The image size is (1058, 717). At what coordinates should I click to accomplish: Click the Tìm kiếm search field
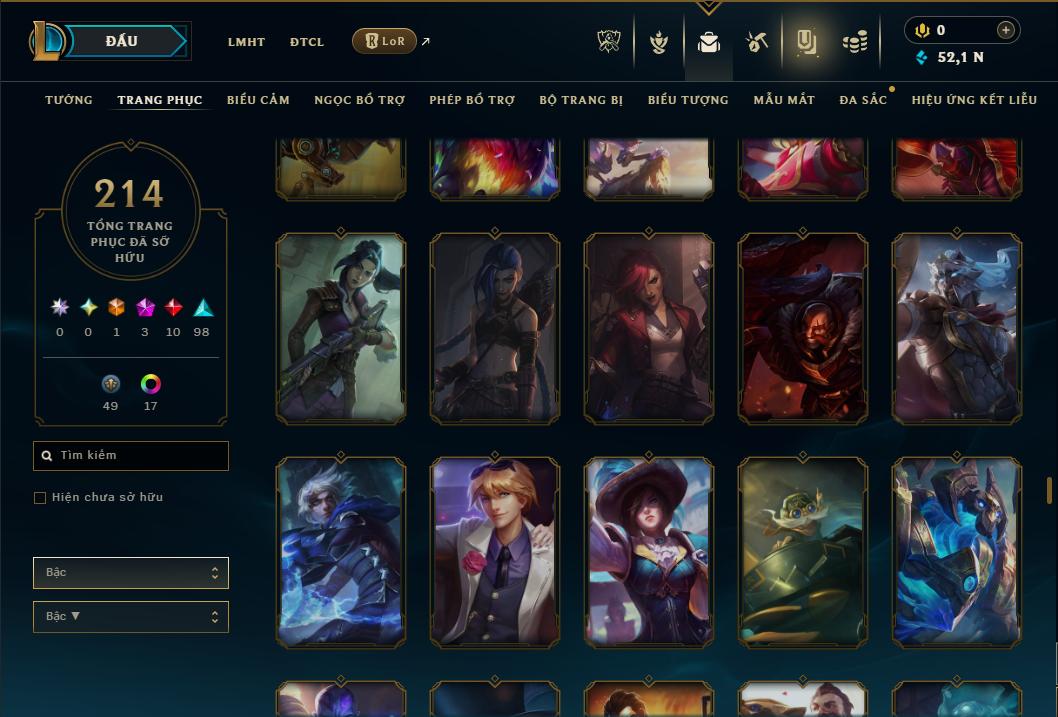click(x=131, y=456)
